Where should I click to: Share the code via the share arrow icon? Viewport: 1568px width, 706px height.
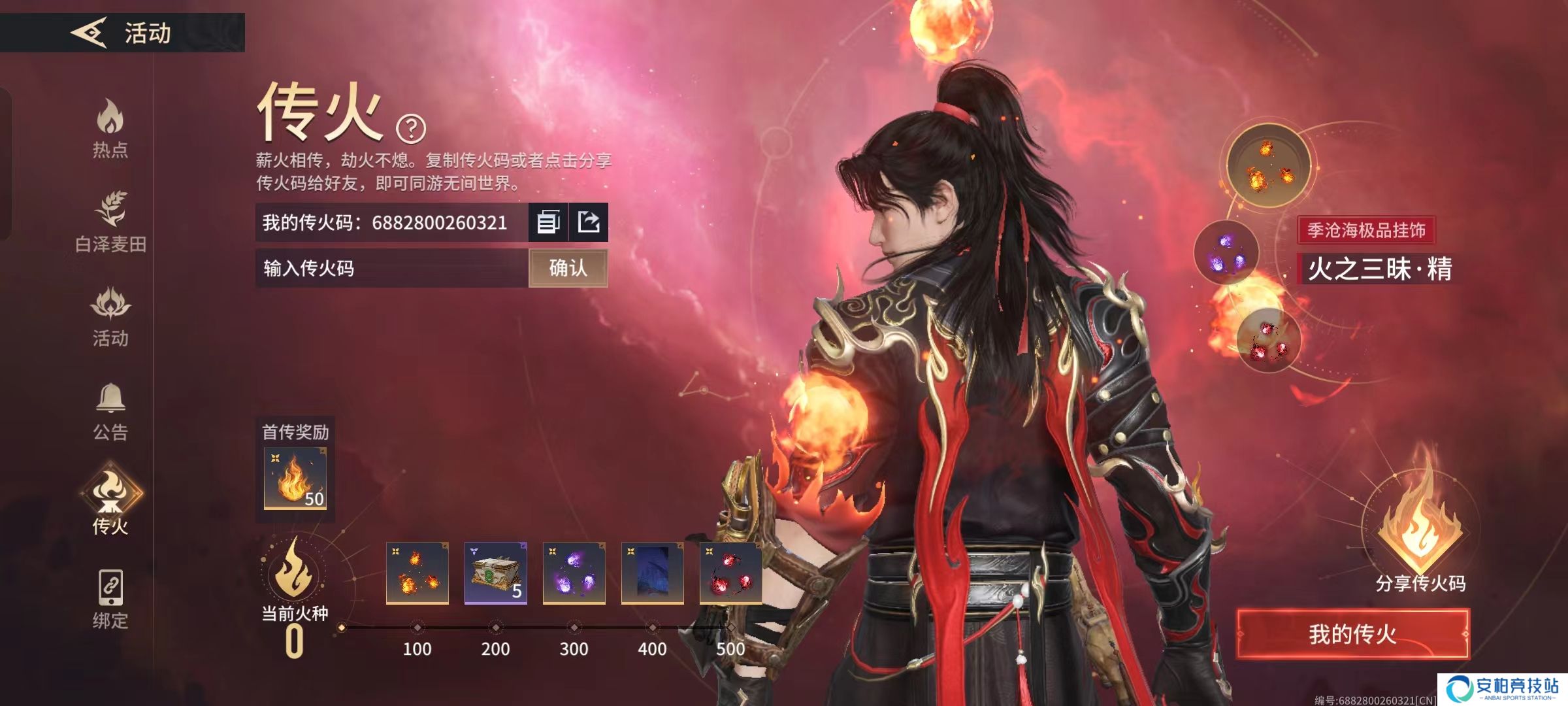[x=589, y=222]
